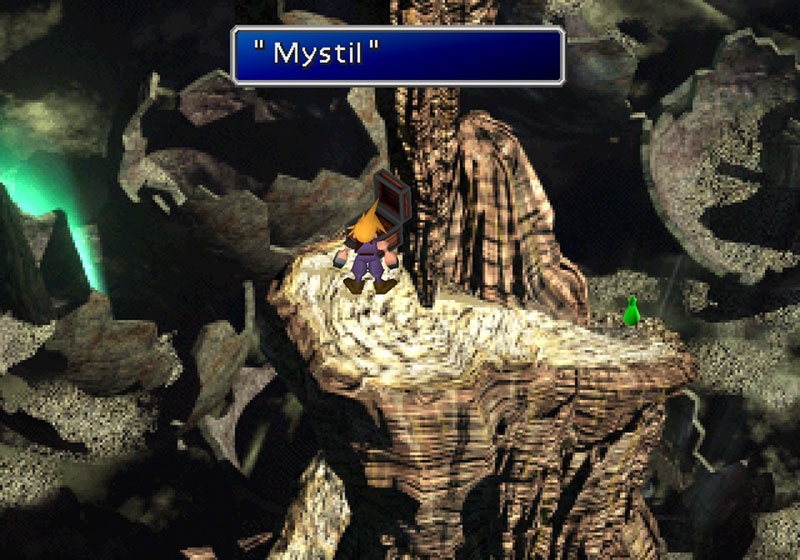Dismiss the "Mystil" item message box
Viewport: 800px width, 560px height.
[398, 55]
